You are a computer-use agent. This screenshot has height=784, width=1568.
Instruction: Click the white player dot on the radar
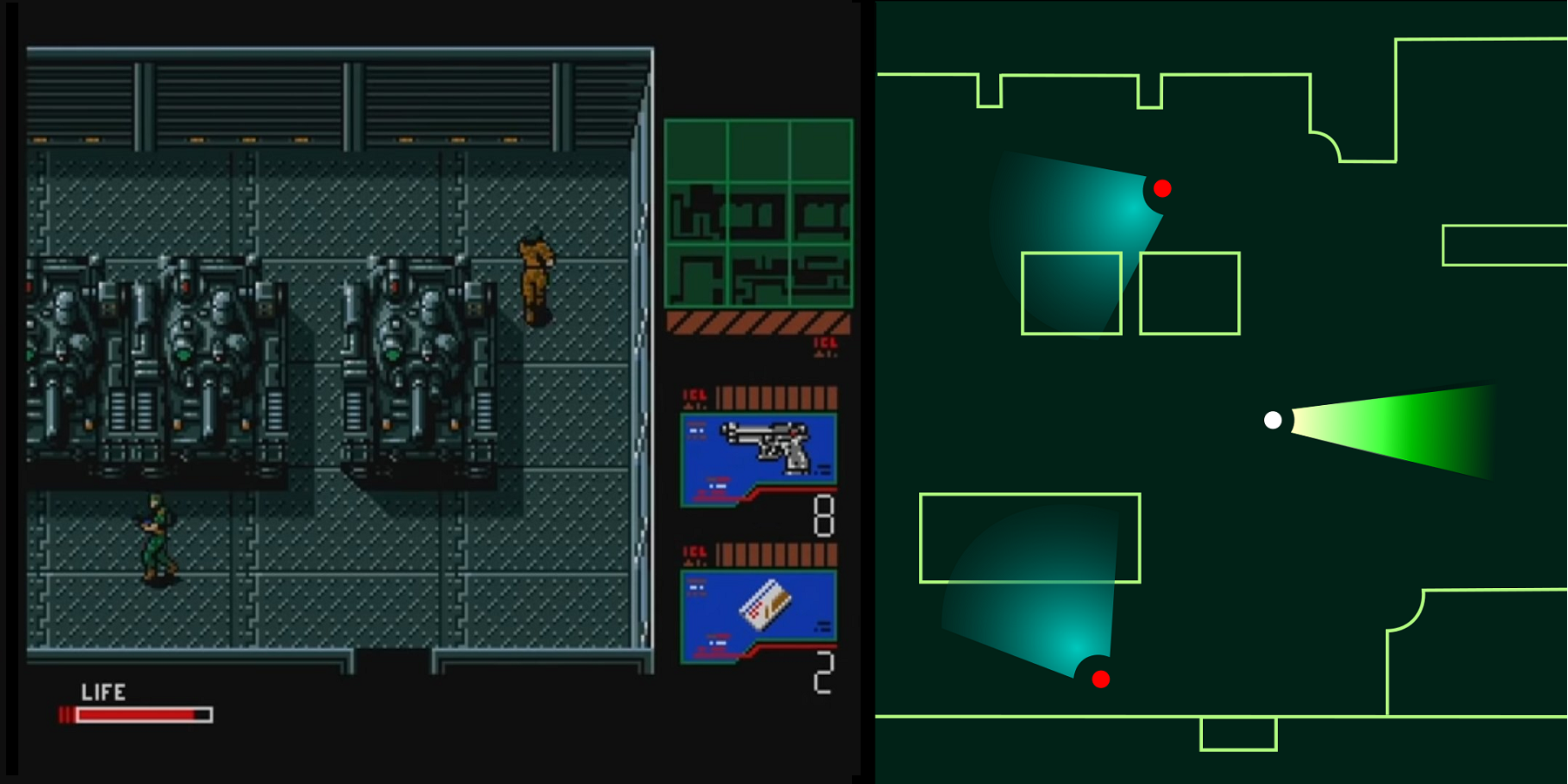tap(1273, 422)
